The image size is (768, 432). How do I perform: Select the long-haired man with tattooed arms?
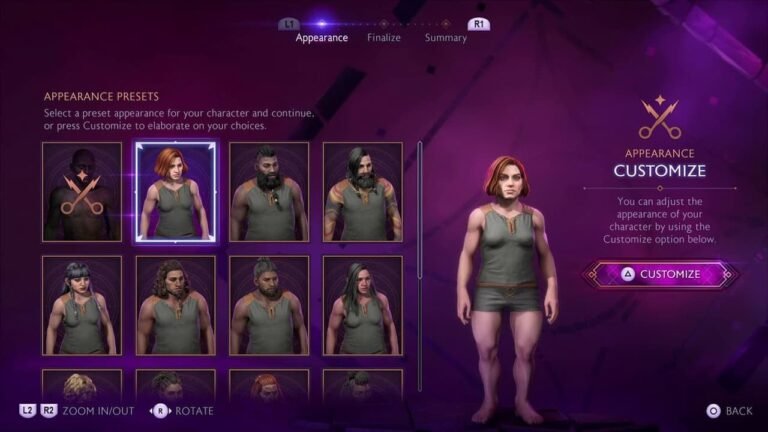tap(363, 192)
